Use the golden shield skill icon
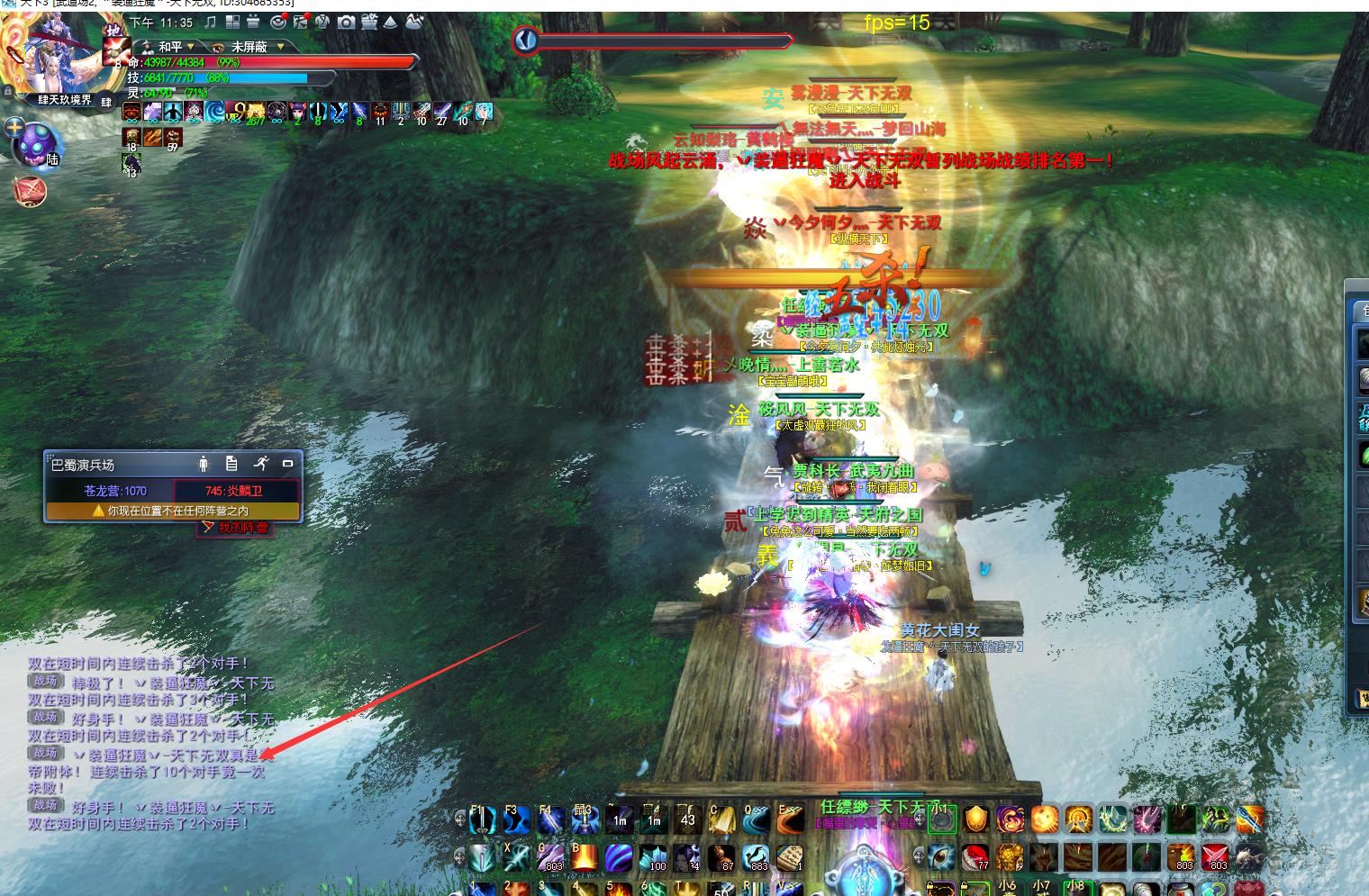The image size is (1369, 896). (976, 819)
